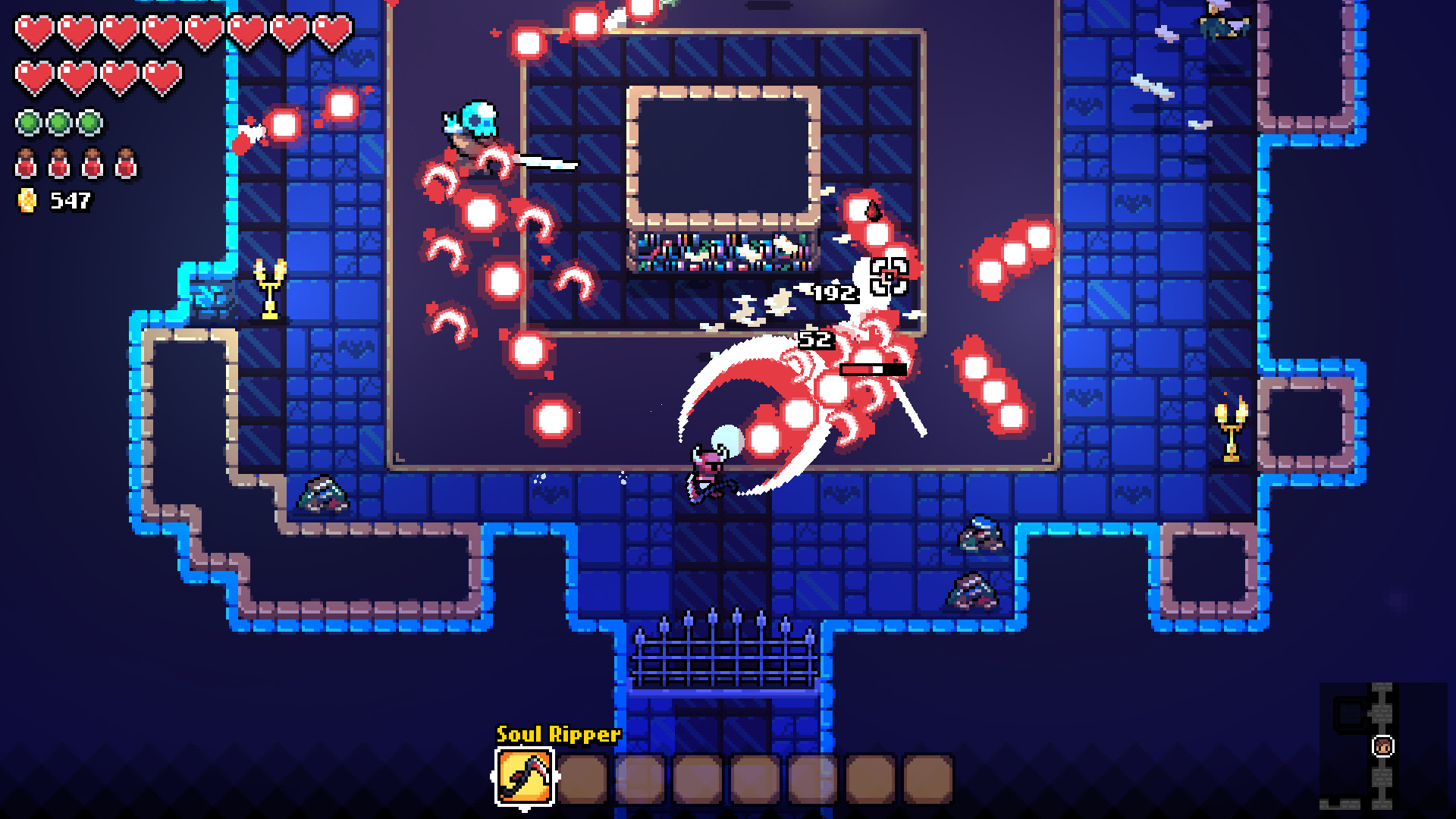Screen dimensions: 1456x819
Task: Click the gold coin icon beside 547
Action: click(x=28, y=200)
